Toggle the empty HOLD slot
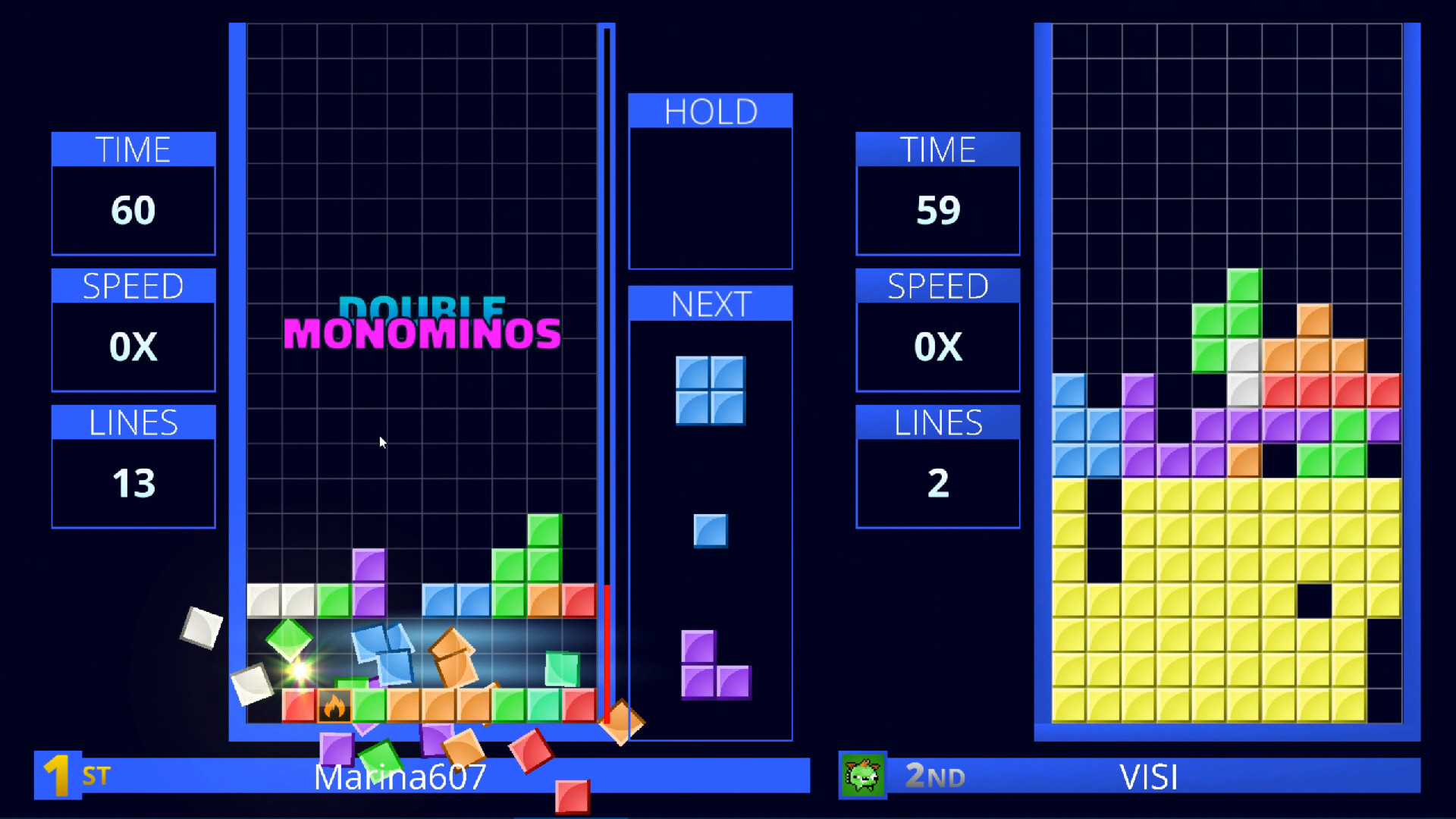The width and height of the screenshot is (1456, 819). tap(710, 197)
